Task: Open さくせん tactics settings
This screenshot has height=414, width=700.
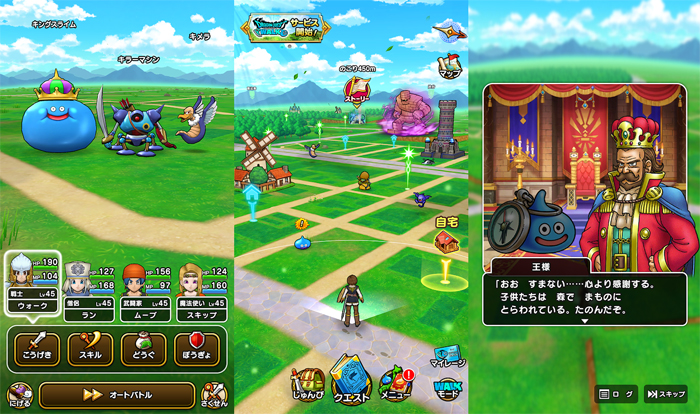Action: [x=214, y=396]
